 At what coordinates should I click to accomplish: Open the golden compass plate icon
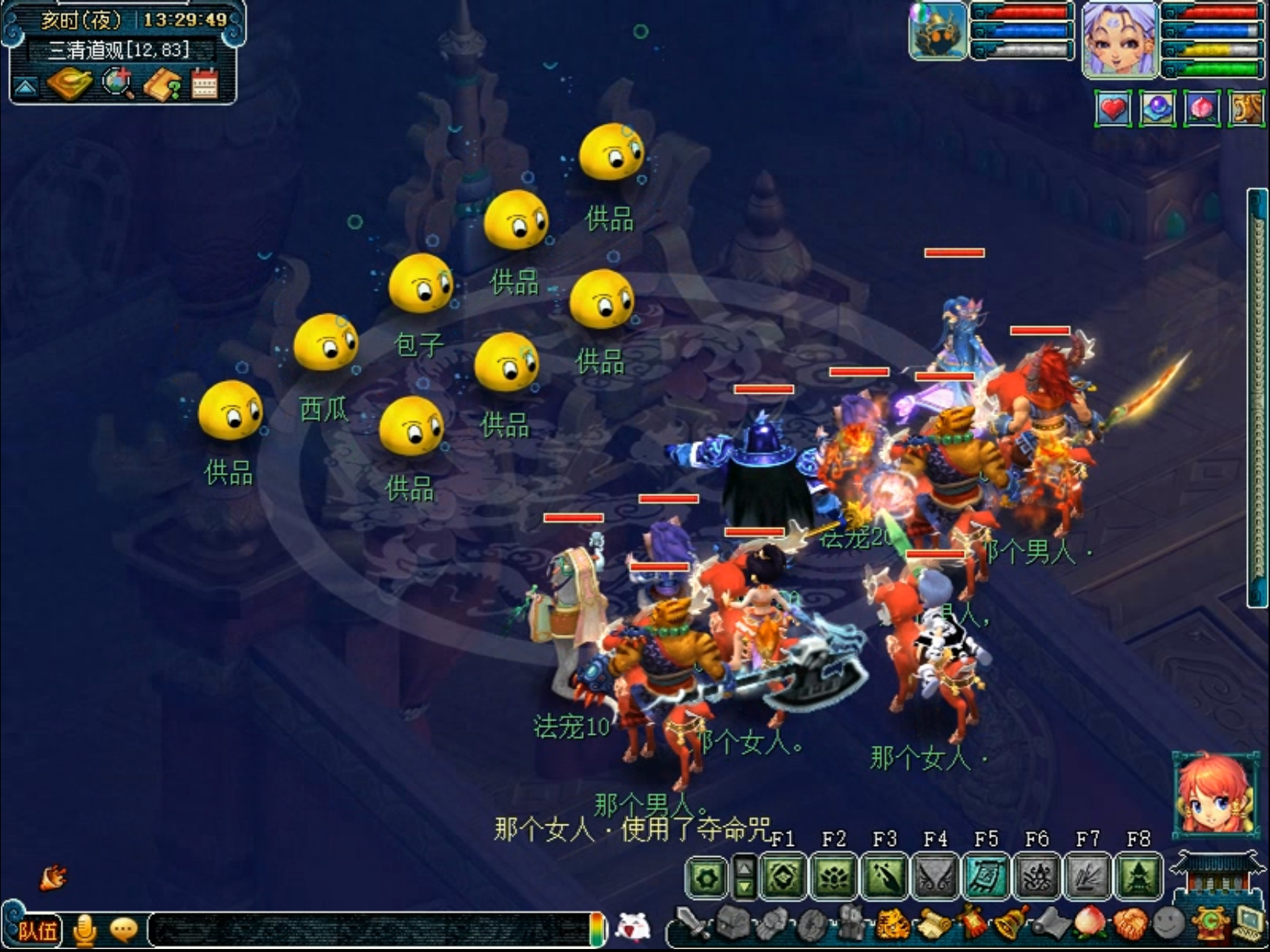tap(69, 83)
